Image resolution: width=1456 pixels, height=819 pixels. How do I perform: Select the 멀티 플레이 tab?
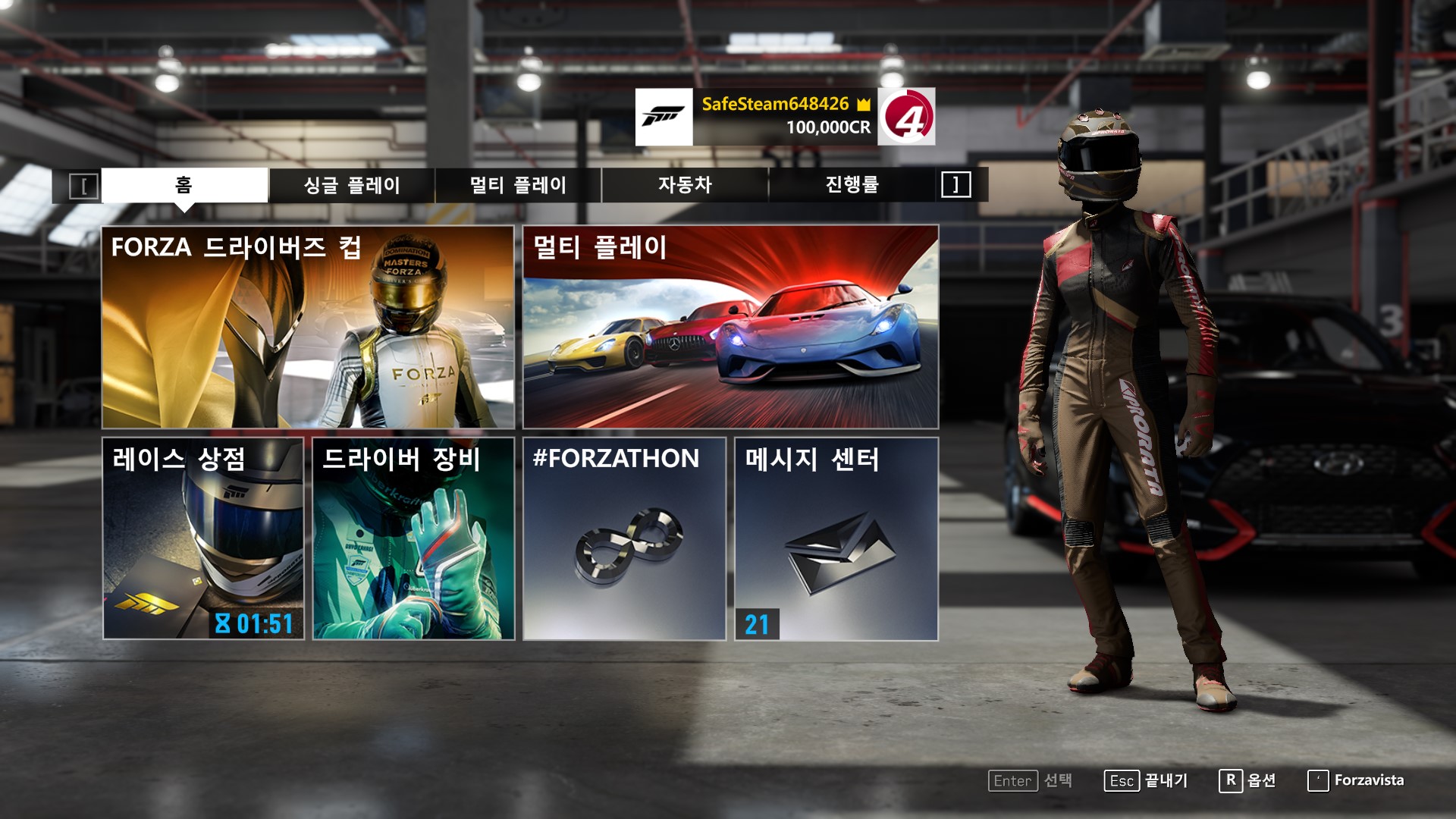click(x=518, y=185)
